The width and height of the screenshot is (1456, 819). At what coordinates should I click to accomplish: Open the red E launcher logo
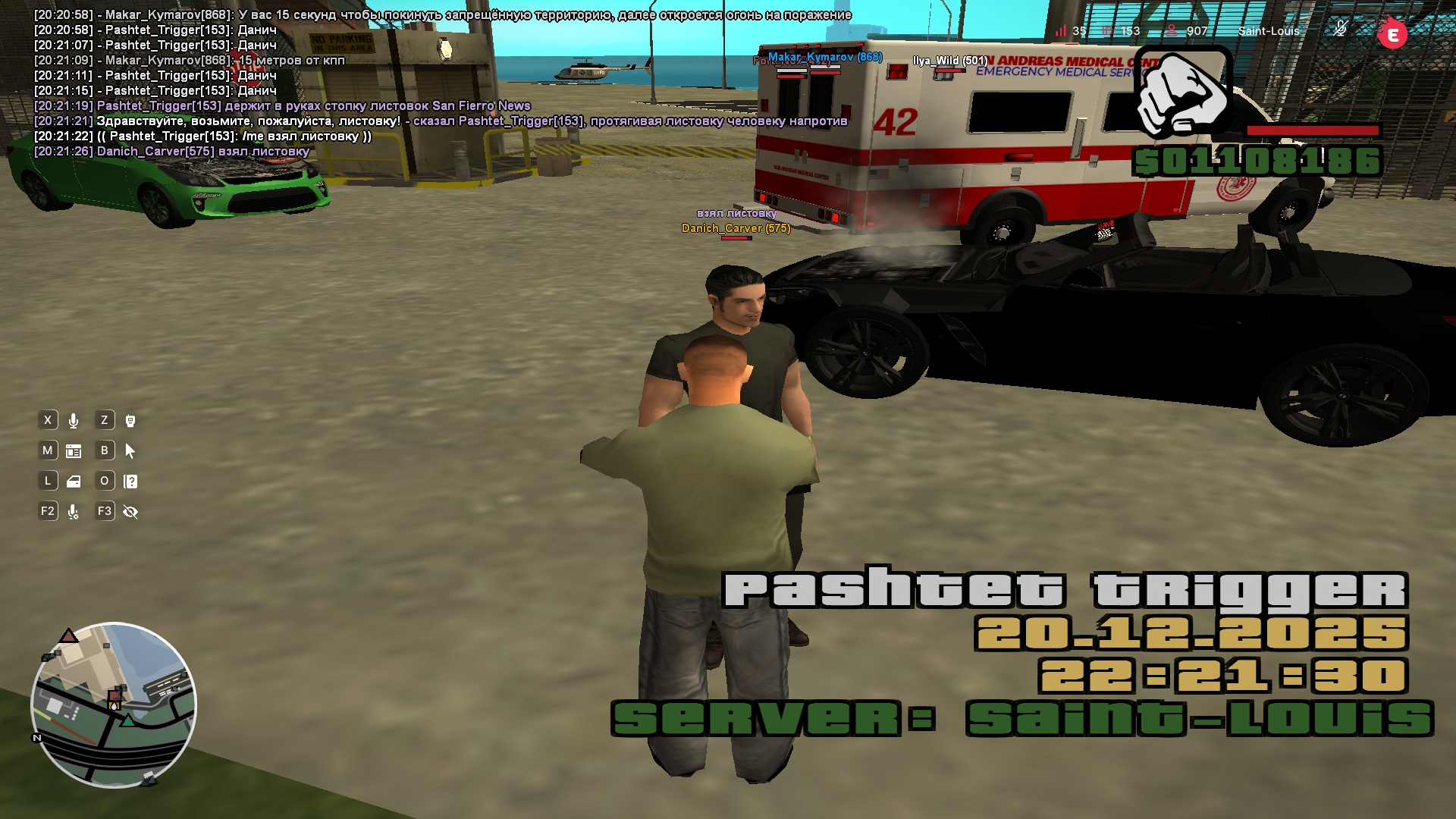click(x=1392, y=34)
